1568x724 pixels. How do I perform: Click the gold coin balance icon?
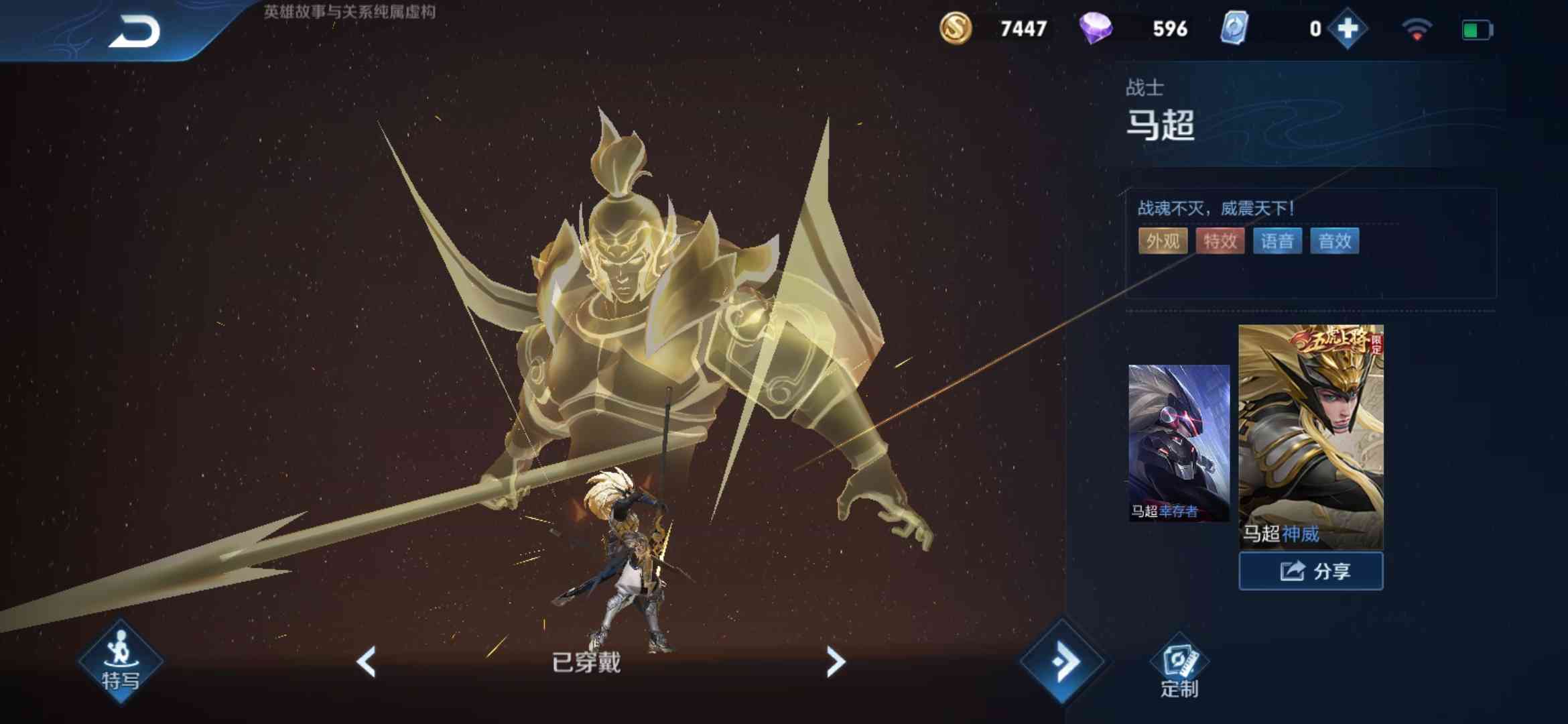coord(956,29)
